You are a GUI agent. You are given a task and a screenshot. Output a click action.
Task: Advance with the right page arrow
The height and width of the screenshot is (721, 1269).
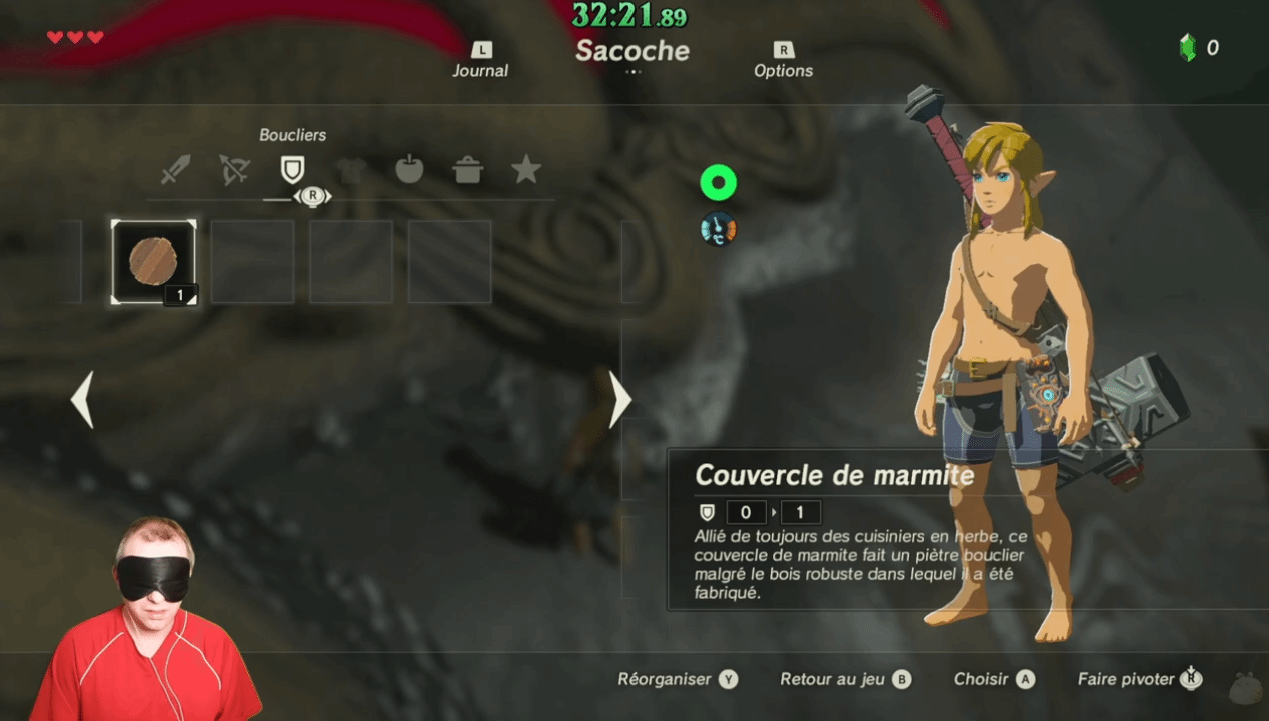(620, 400)
